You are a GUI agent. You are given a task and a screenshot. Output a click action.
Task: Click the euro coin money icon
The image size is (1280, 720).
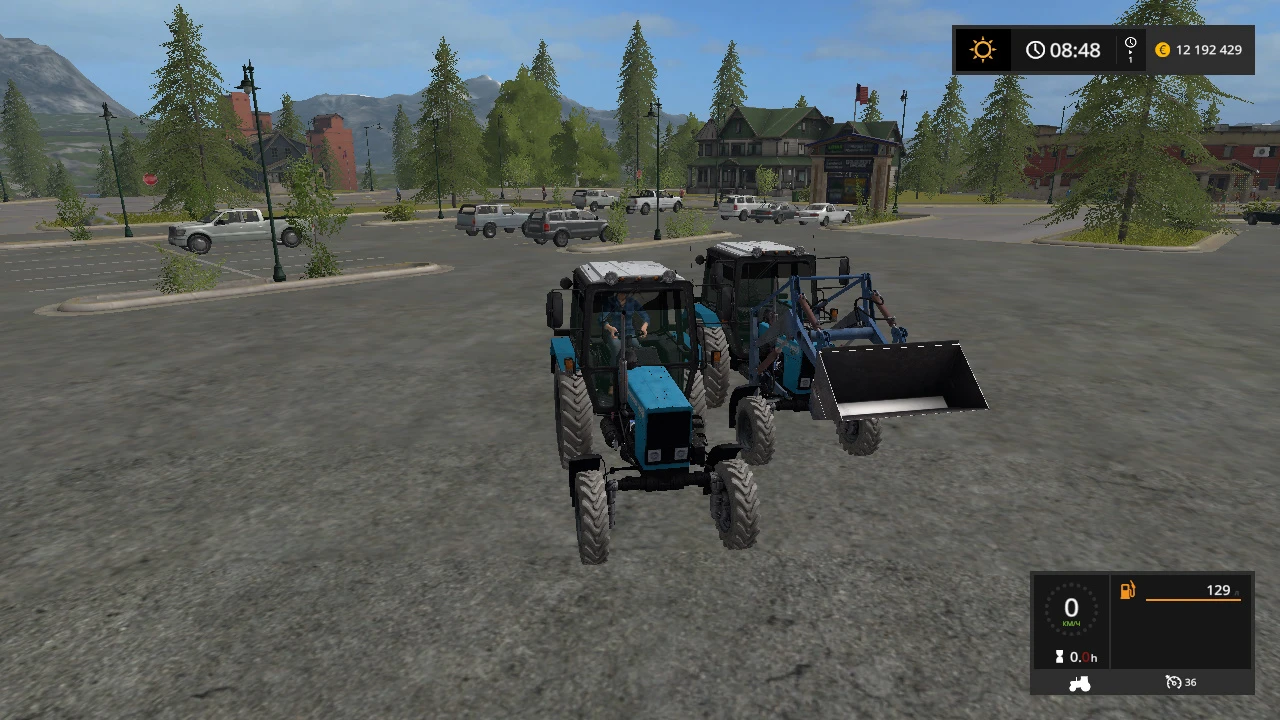1162,49
